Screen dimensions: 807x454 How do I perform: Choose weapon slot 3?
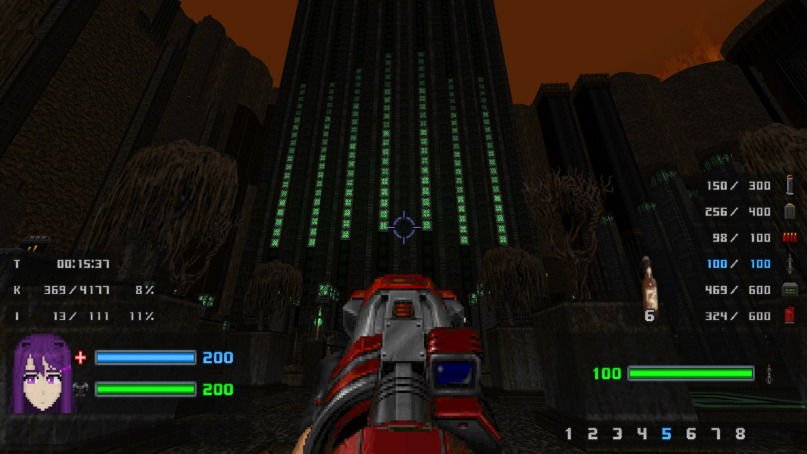pyautogui.click(x=617, y=434)
